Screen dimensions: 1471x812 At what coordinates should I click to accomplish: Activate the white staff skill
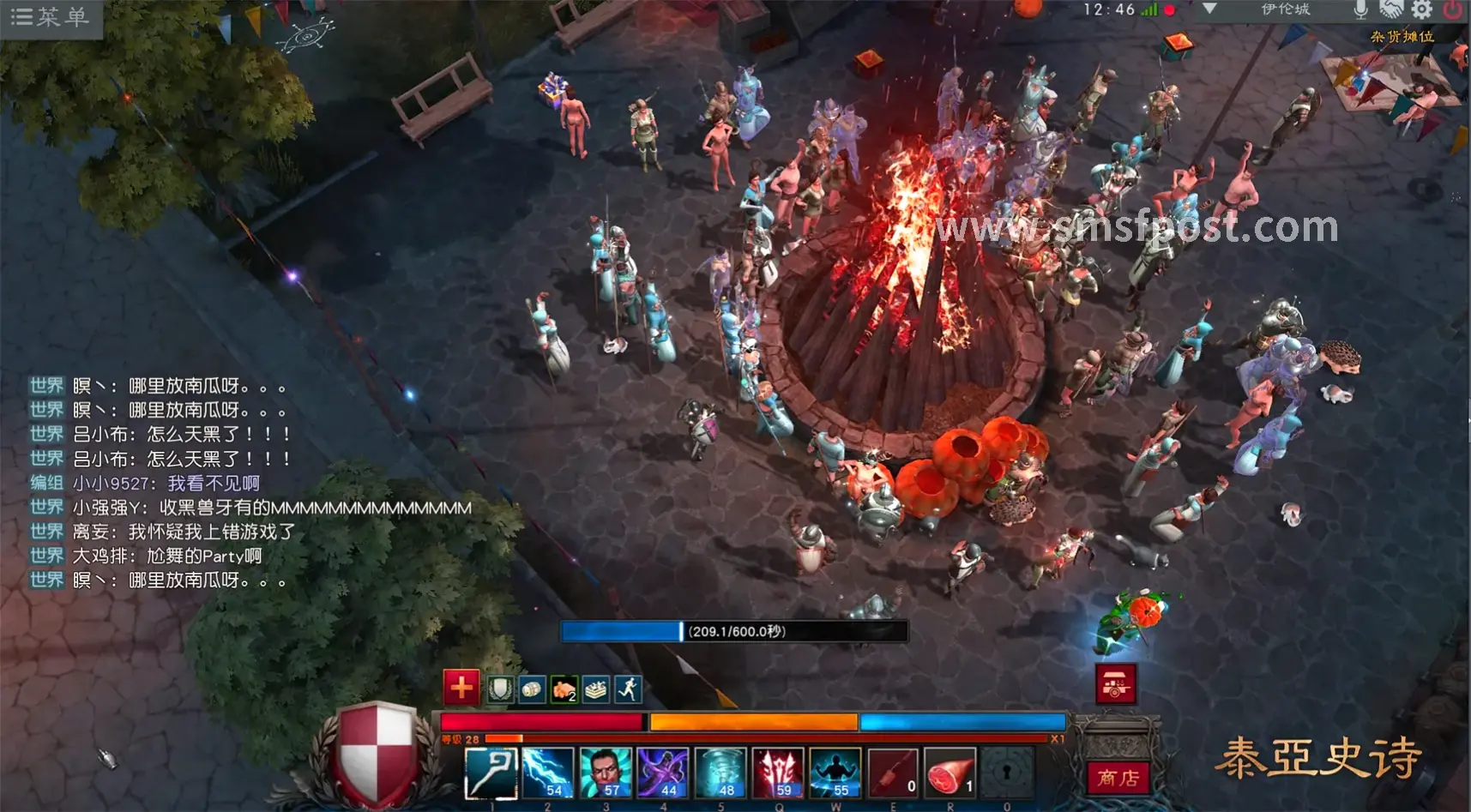[x=491, y=773]
